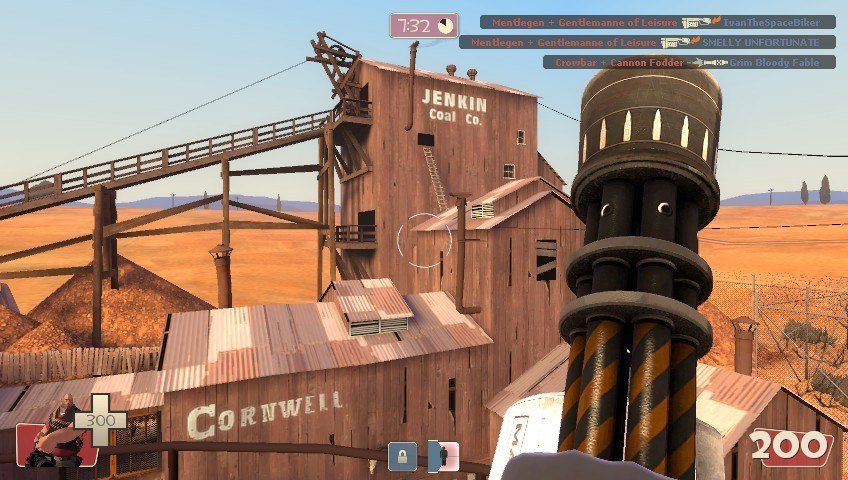Select the SMELLY UNFORTUNATE kill feed entry
The width and height of the screenshot is (848, 480).
pos(647,42)
